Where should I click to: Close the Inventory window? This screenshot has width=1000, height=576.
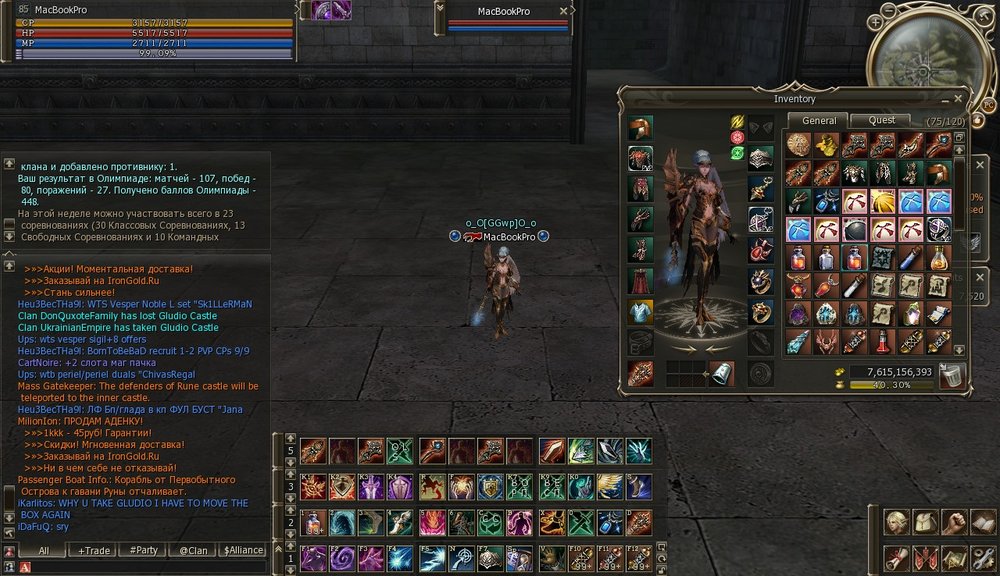(959, 99)
